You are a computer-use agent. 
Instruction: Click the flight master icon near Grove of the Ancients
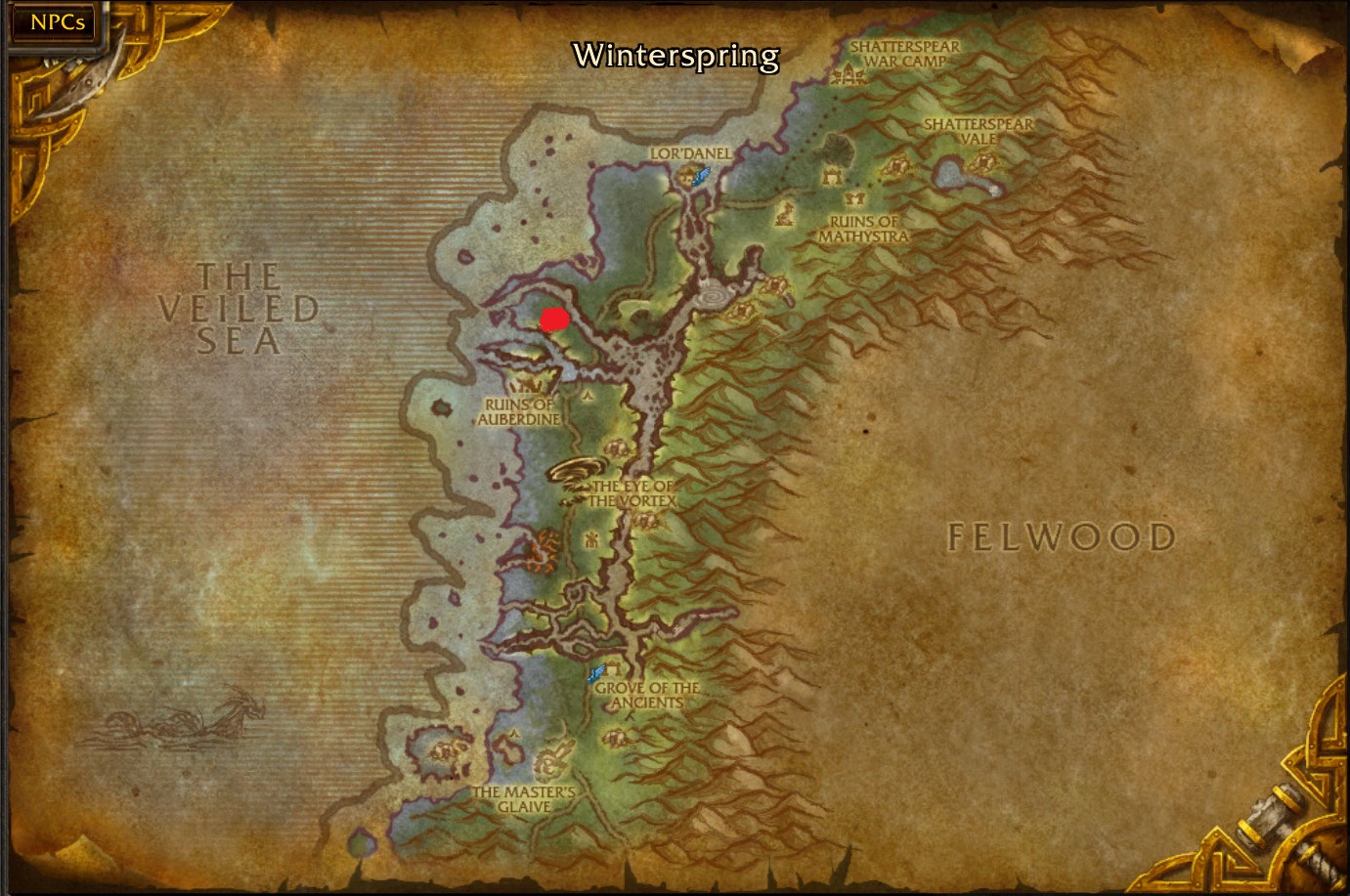coord(596,672)
